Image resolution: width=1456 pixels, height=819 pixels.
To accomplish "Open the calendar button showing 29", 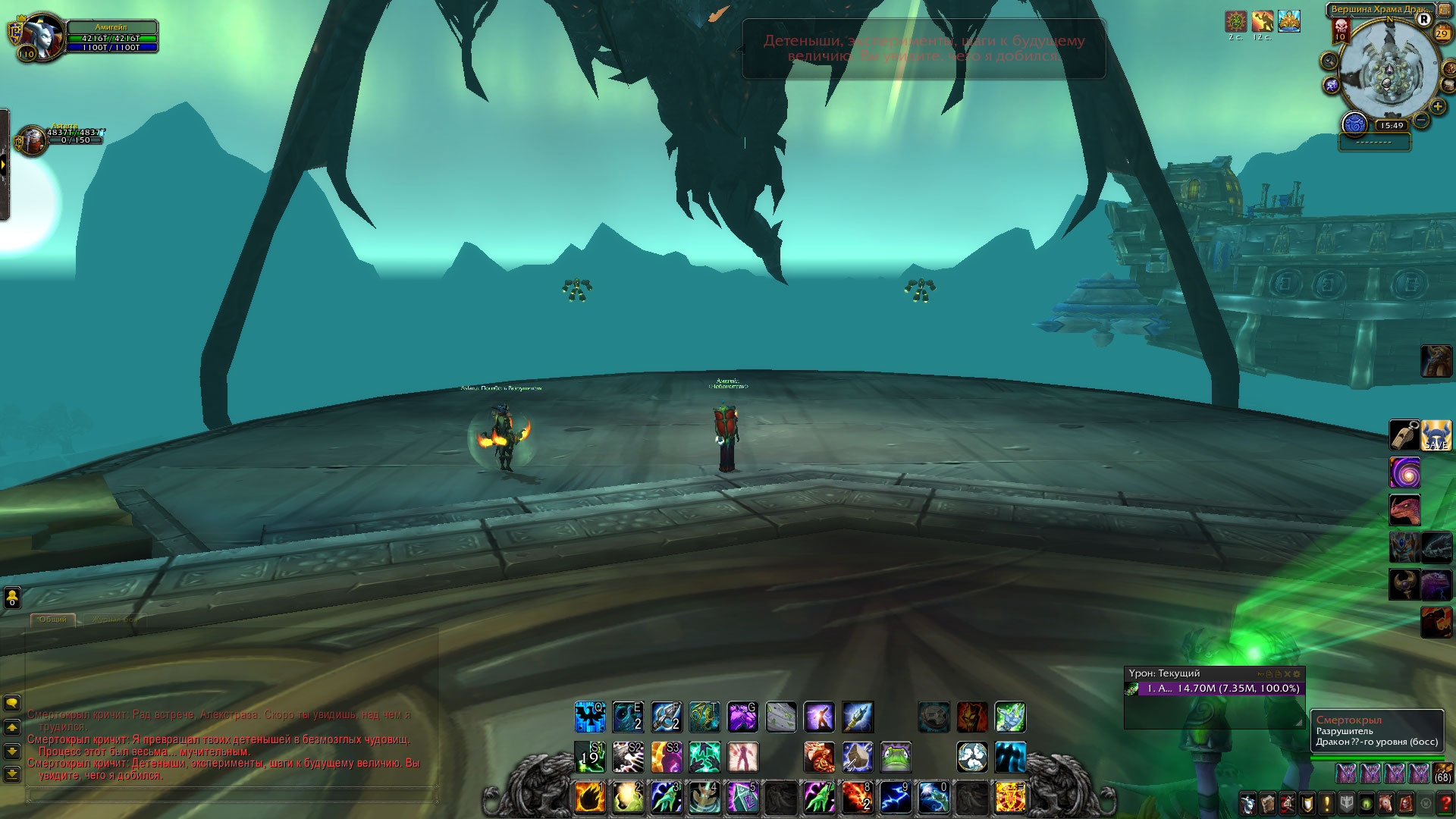I will tap(1442, 33).
